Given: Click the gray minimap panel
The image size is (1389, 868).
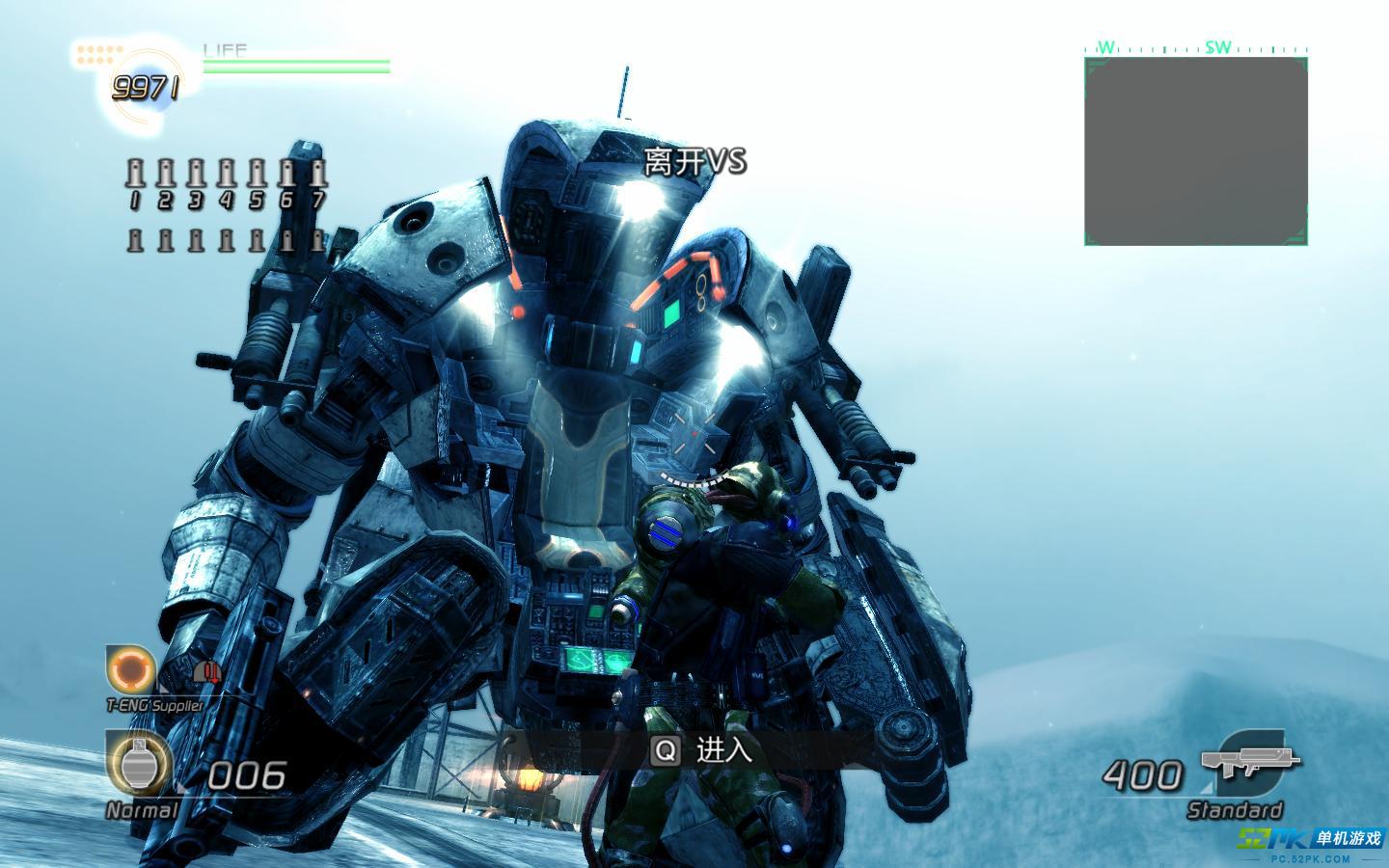Looking at the screenshot, I should [1196, 150].
